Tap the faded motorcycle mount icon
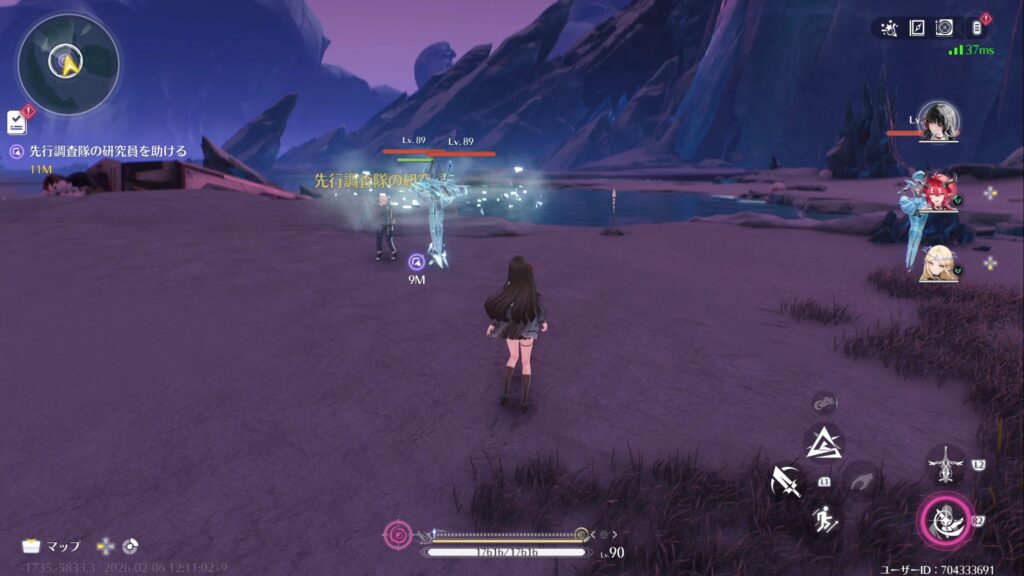The height and width of the screenshot is (576, 1024). [824, 403]
